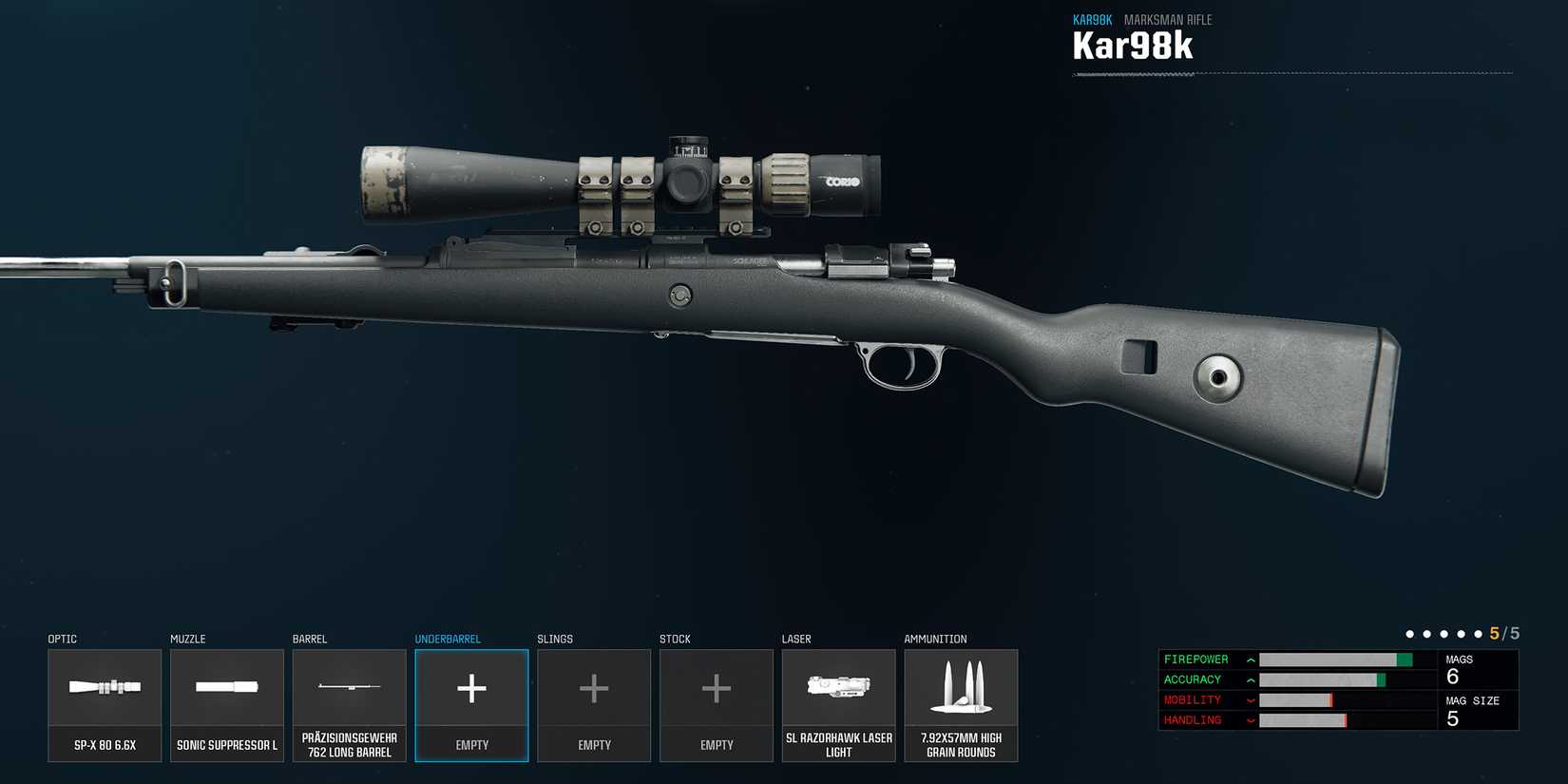This screenshot has height=784, width=1568.
Task: Select the SL Razorhawk Laser Light slot
Action: click(838, 705)
